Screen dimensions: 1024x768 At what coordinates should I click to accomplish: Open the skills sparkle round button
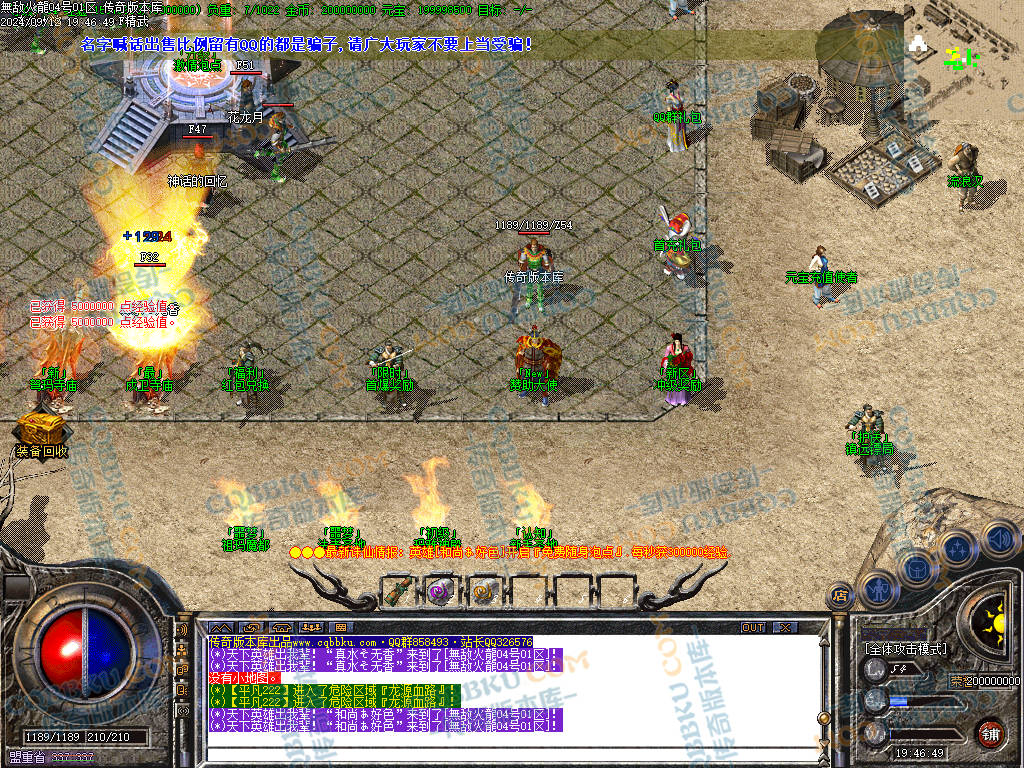pyautogui.click(x=958, y=549)
